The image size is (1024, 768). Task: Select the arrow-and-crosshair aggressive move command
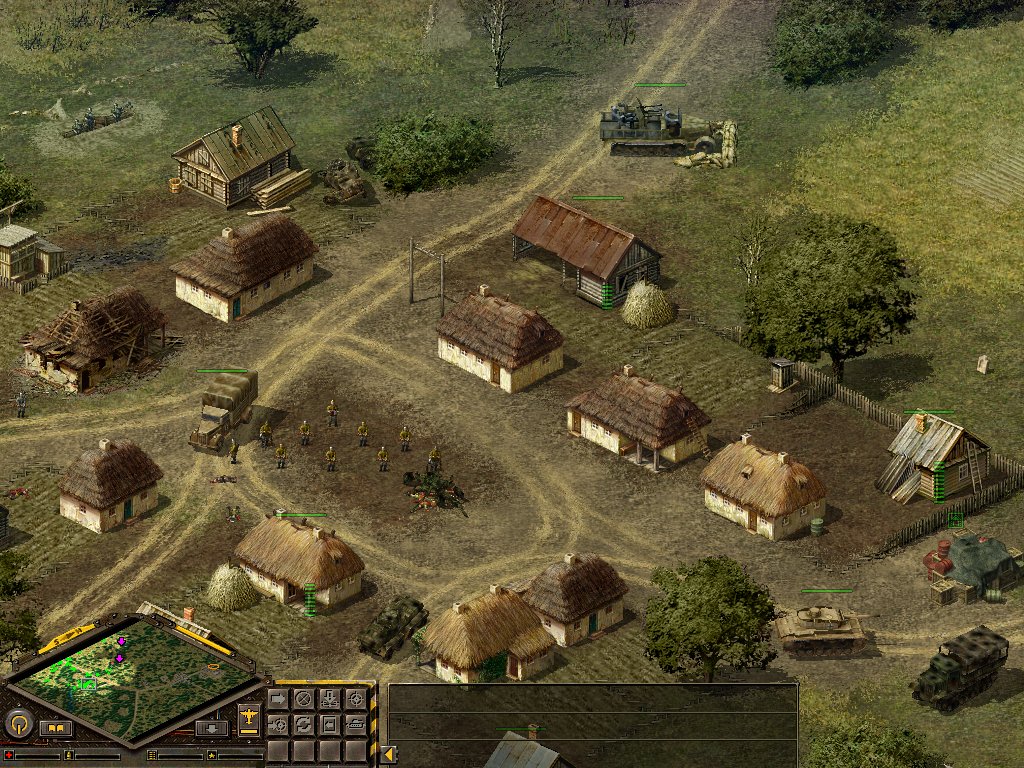click(277, 724)
